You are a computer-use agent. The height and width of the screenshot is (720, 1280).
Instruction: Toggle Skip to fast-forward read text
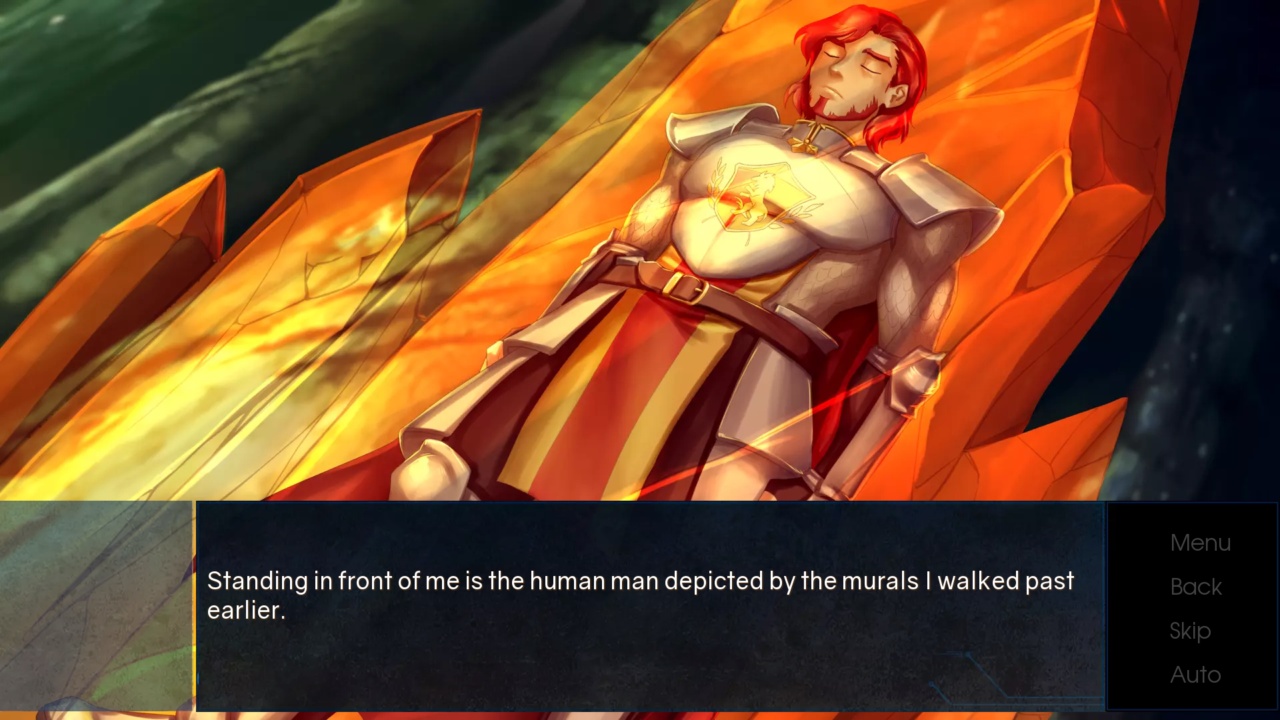tap(1189, 631)
